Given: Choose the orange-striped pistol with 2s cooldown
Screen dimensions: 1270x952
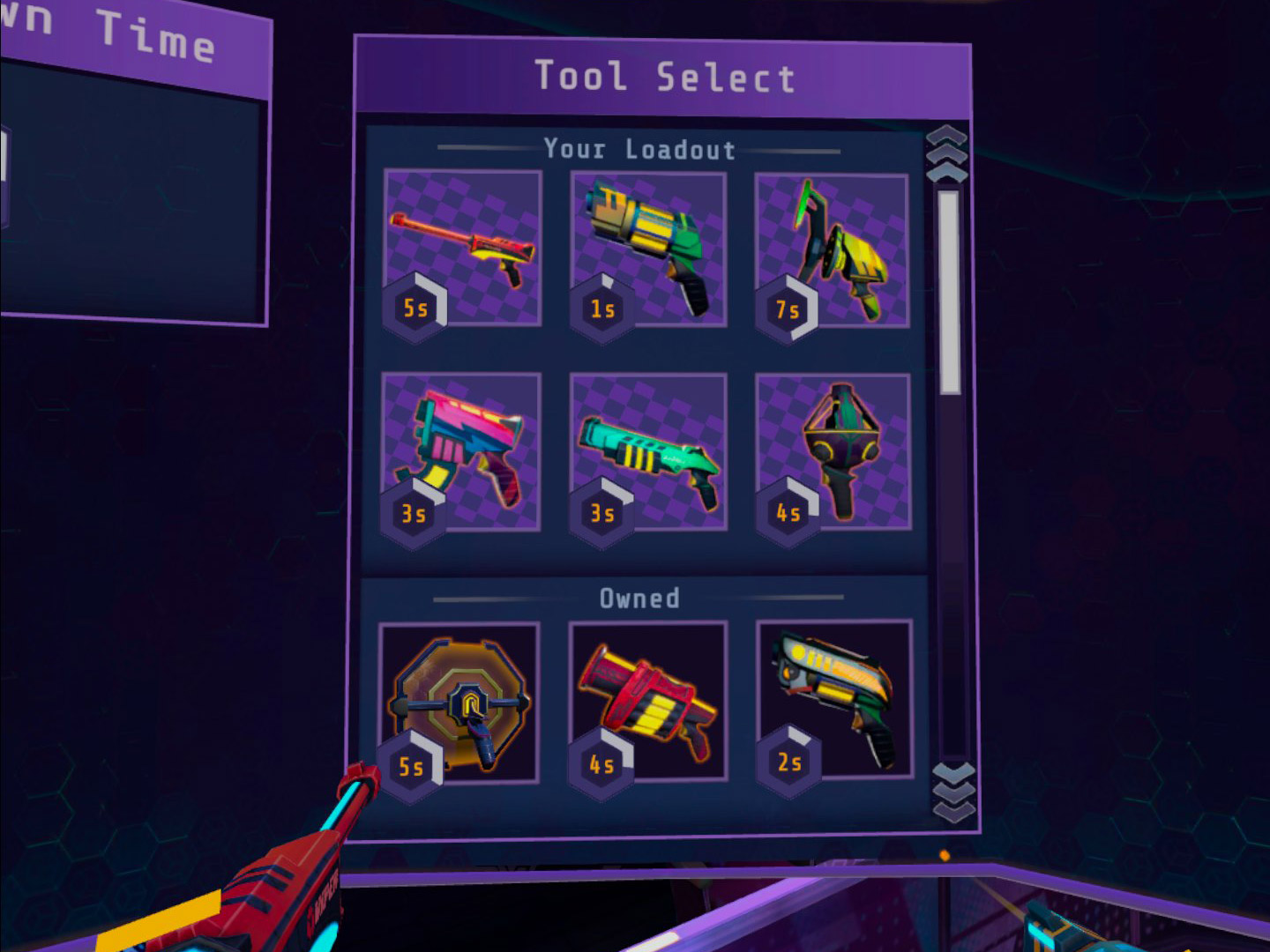Looking at the screenshot, I should pos(834,700).
